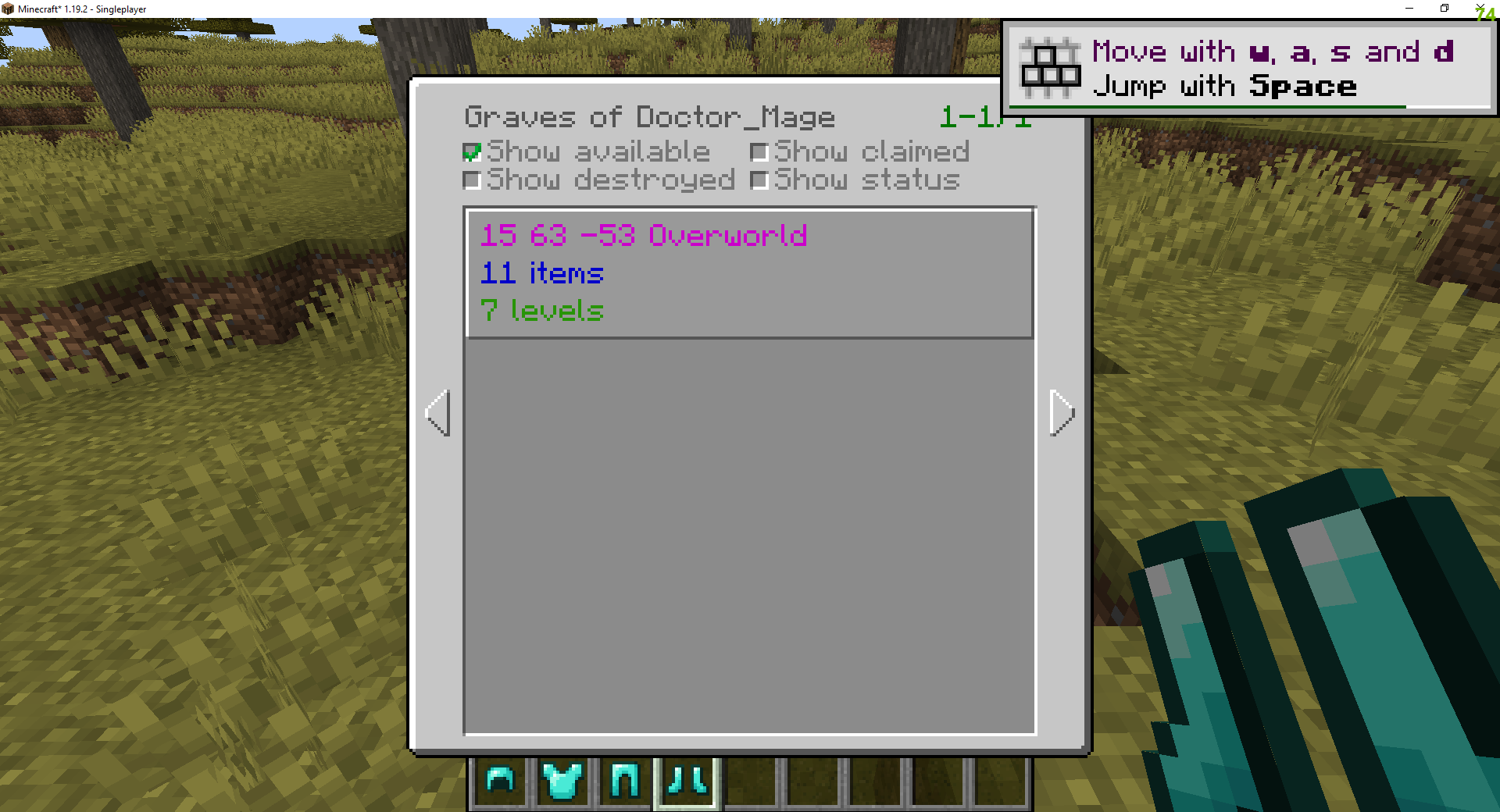This screenshot has width=1500, height=812.
Task: Click the "Graves of Doctor_Mage" title
Action: pos(650,117)
